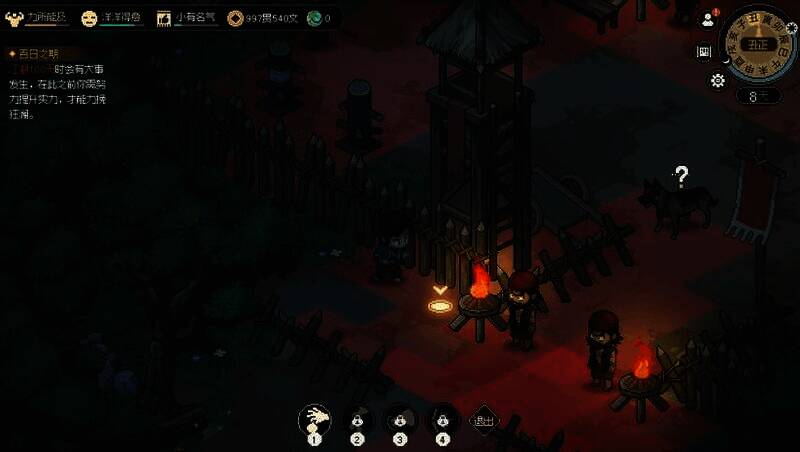Click the circular time-of-day clock dial
This screenshot has width=800, height=452.
(760, 44)
